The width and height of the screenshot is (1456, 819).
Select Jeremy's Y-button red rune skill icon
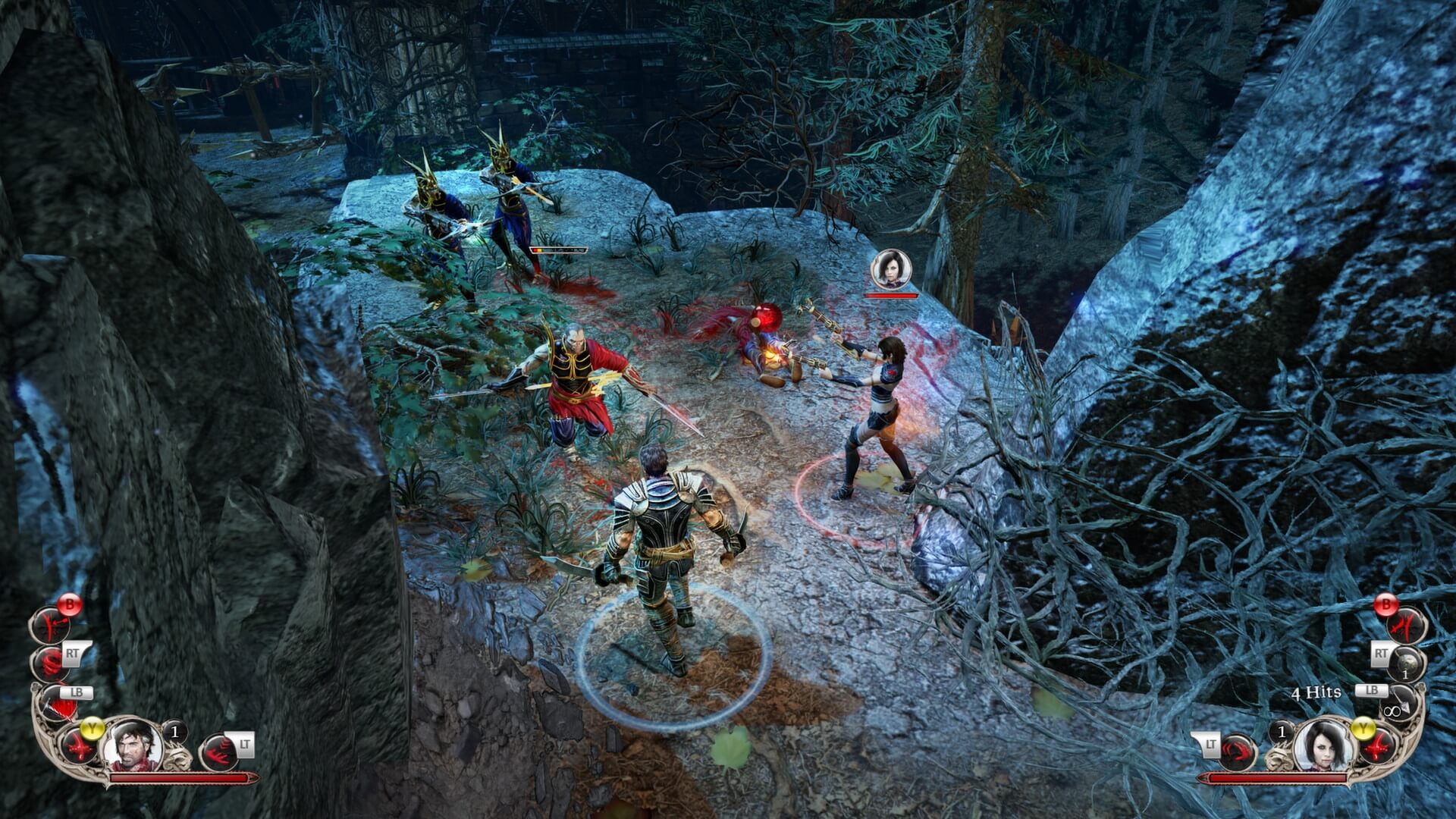point(79,748)
